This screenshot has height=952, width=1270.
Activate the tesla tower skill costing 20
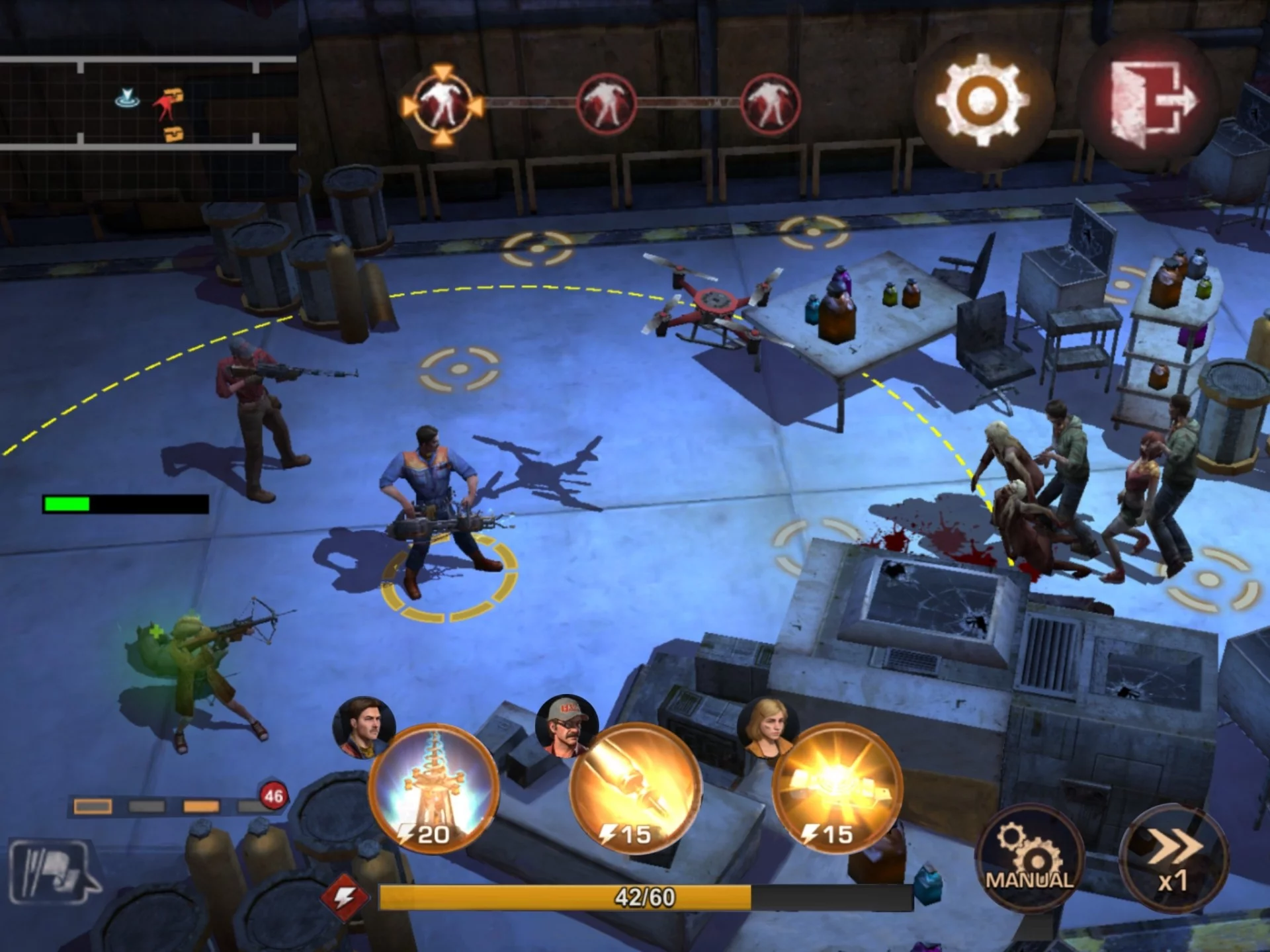pos(434,789)
